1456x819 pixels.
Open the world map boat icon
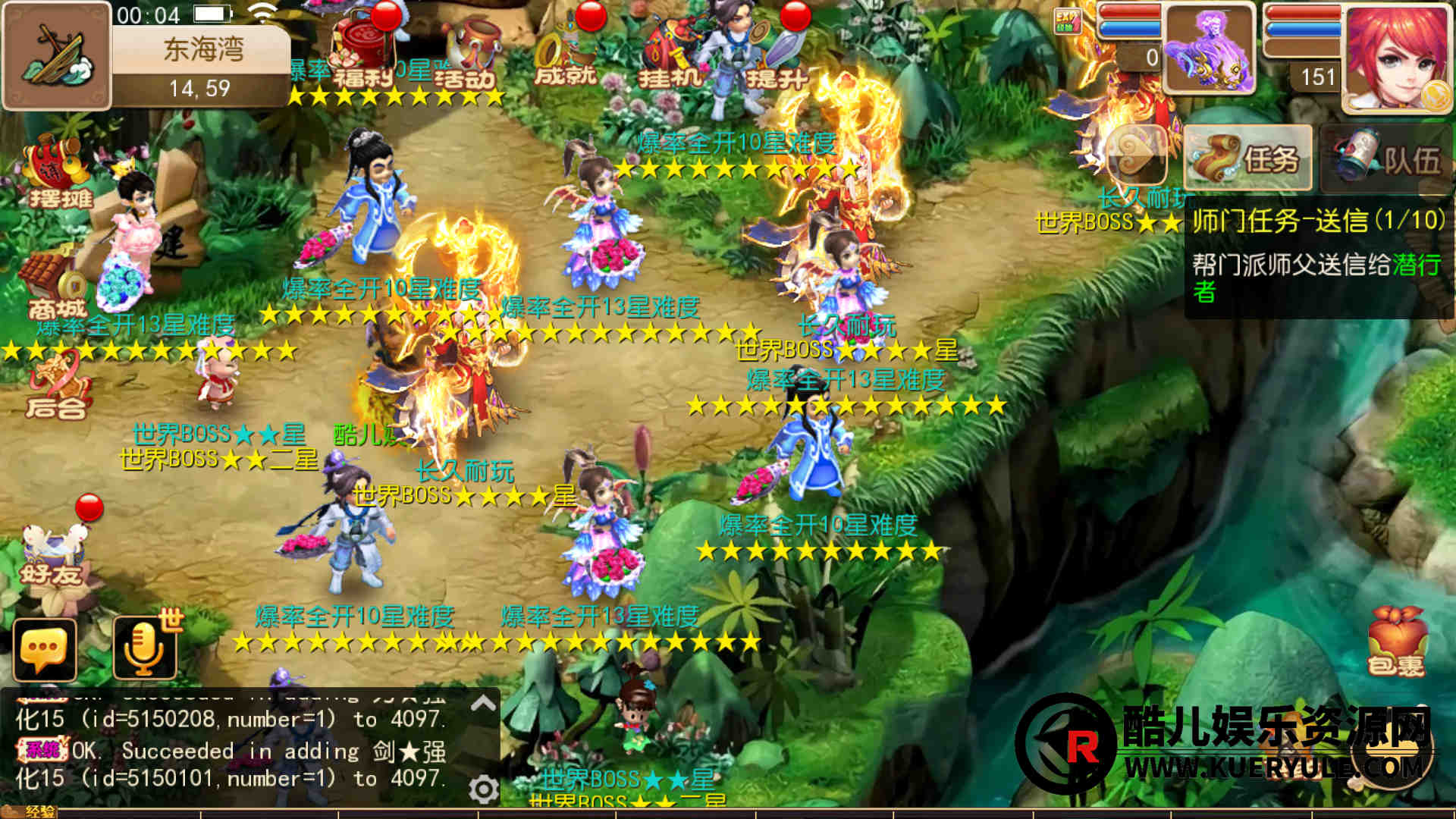coord(57,55)
